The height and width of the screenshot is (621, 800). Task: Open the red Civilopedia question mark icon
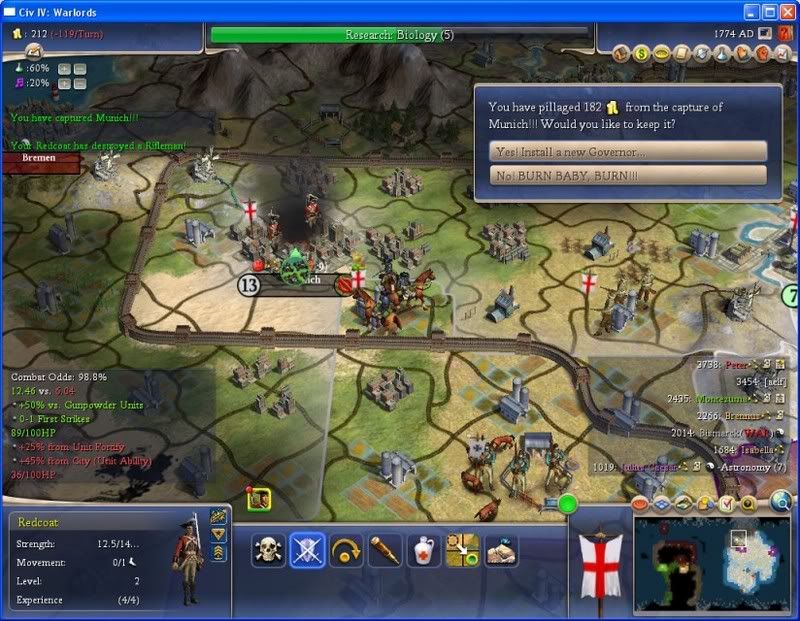point(783,33)
